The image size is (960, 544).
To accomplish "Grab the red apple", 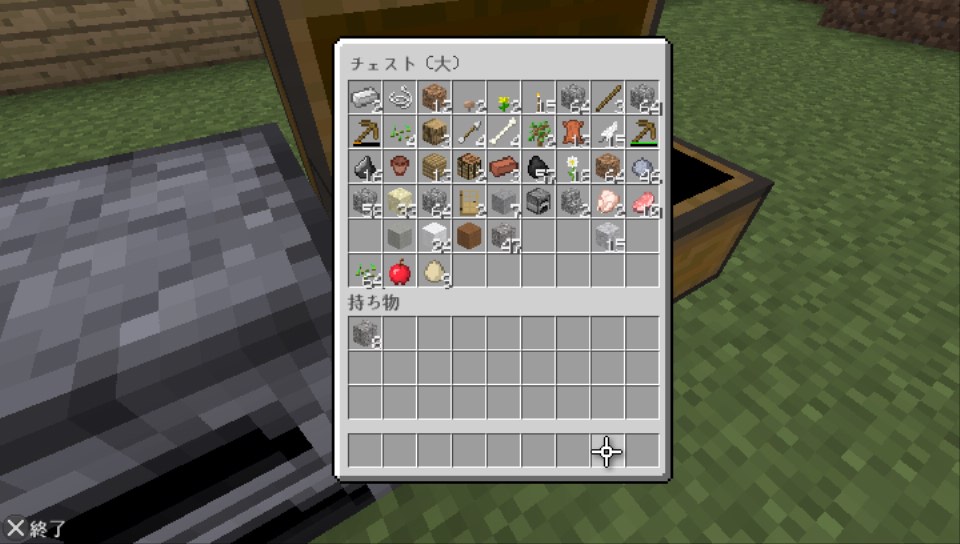I will point(400,270).
